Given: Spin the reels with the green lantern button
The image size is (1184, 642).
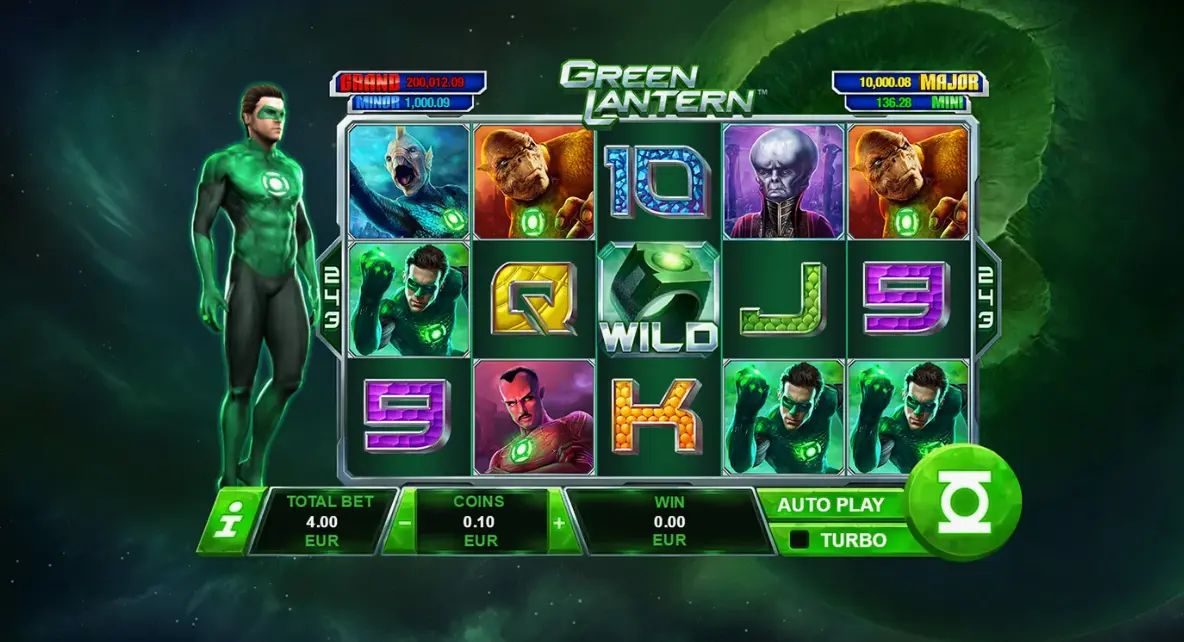Looking at the screenshot, I should point(966,503).
